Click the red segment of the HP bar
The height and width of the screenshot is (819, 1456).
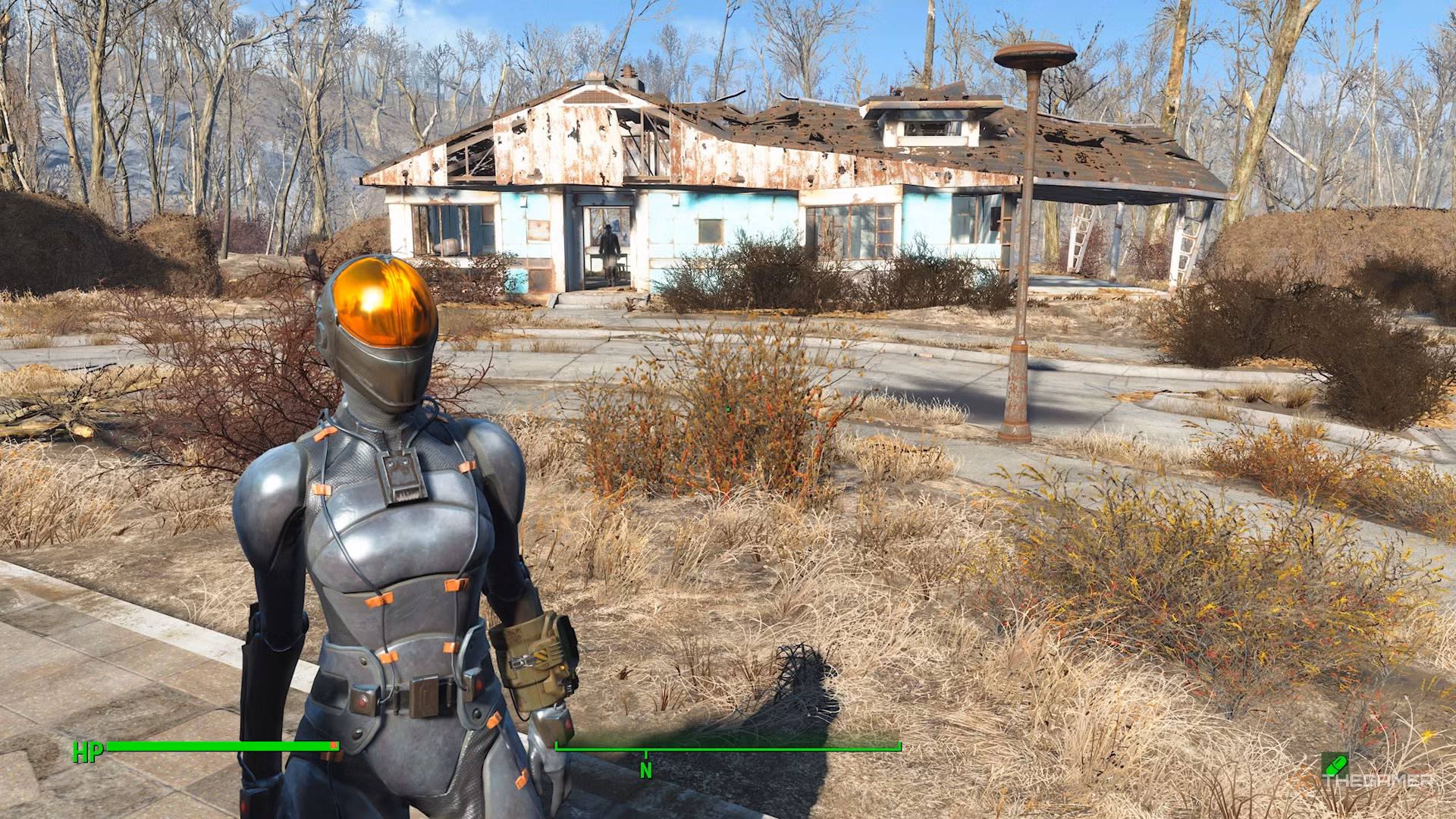[332, 745]
